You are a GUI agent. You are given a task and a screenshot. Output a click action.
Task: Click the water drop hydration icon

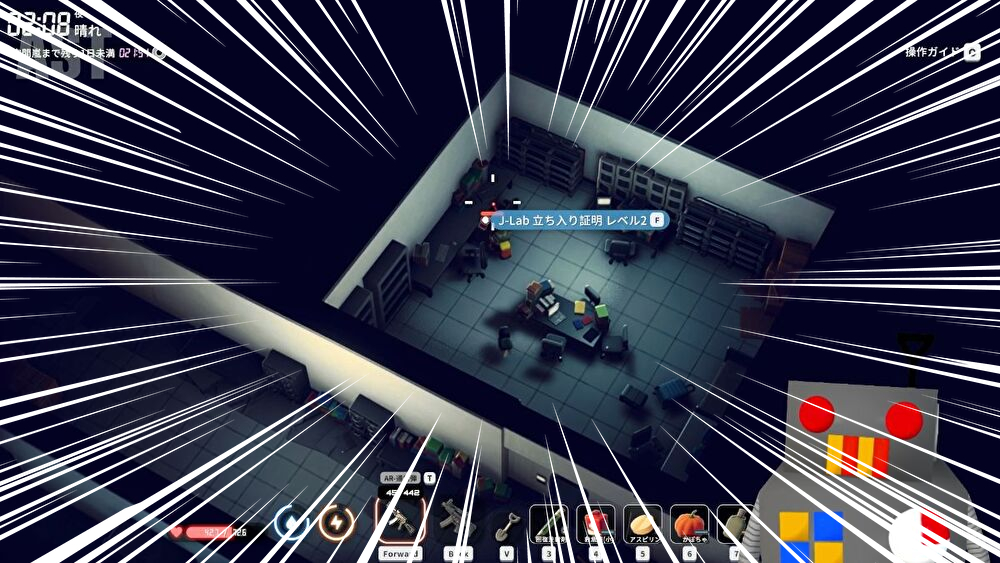[x=291, y=521]
